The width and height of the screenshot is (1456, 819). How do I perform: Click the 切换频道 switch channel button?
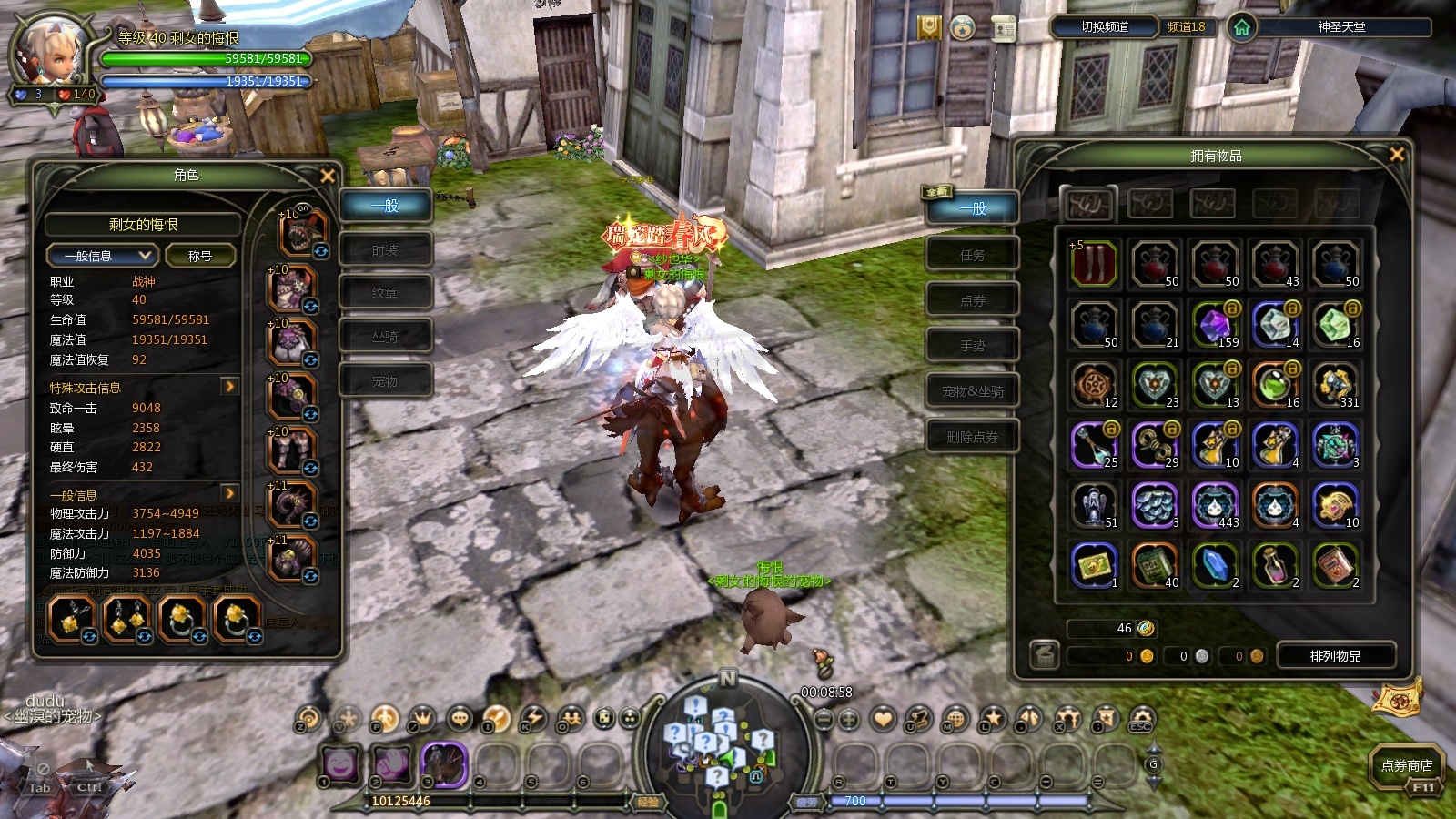1104,27
